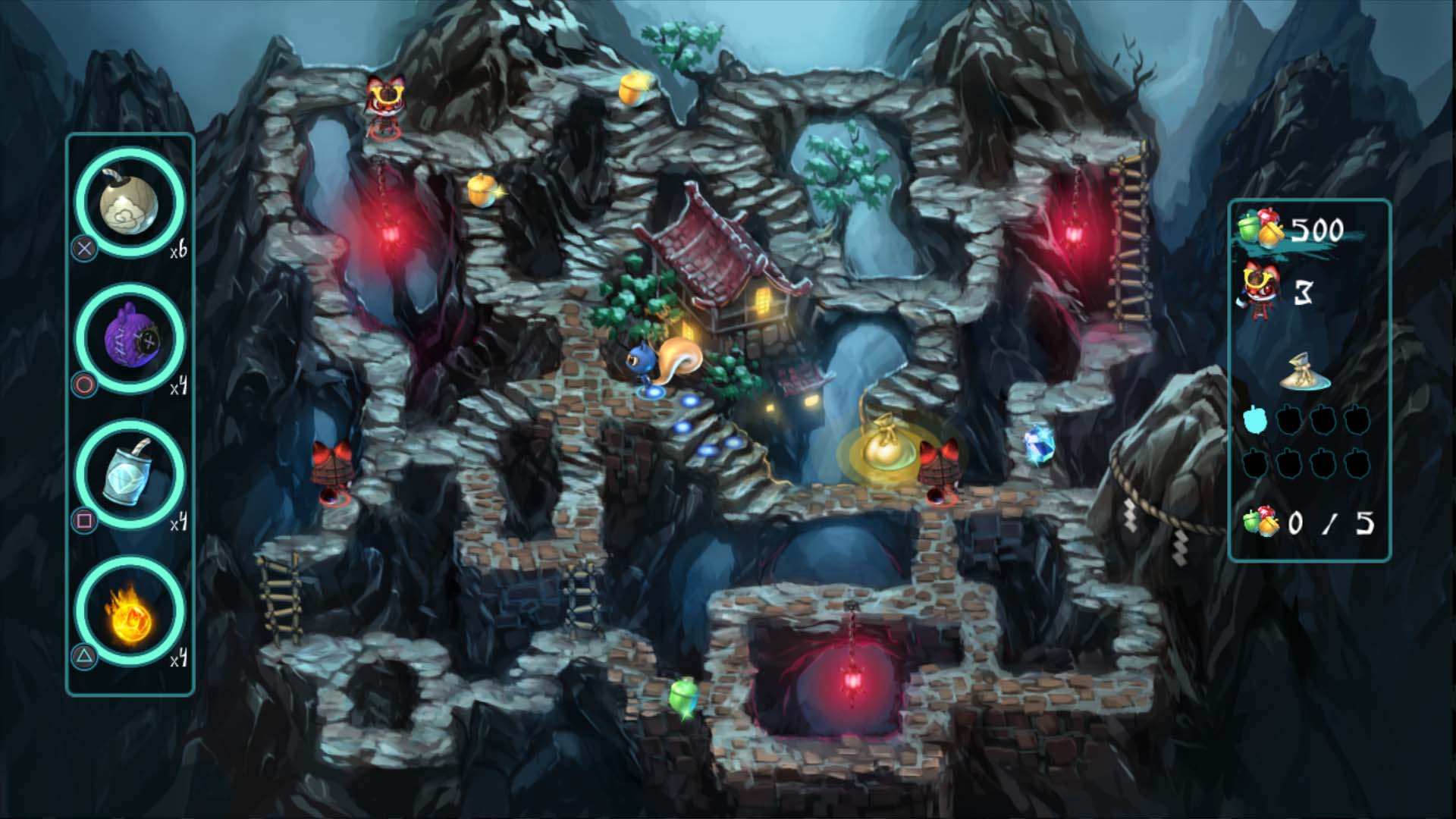
Task: Select the smoke bomb item
Action: click(x=130, y=203)
